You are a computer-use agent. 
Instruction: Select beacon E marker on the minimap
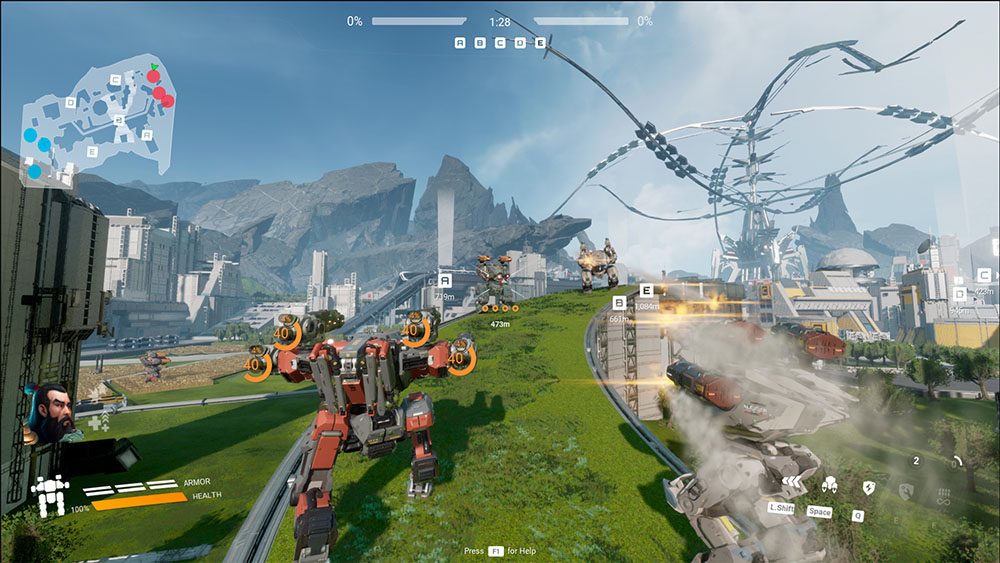tap(92, 151)
